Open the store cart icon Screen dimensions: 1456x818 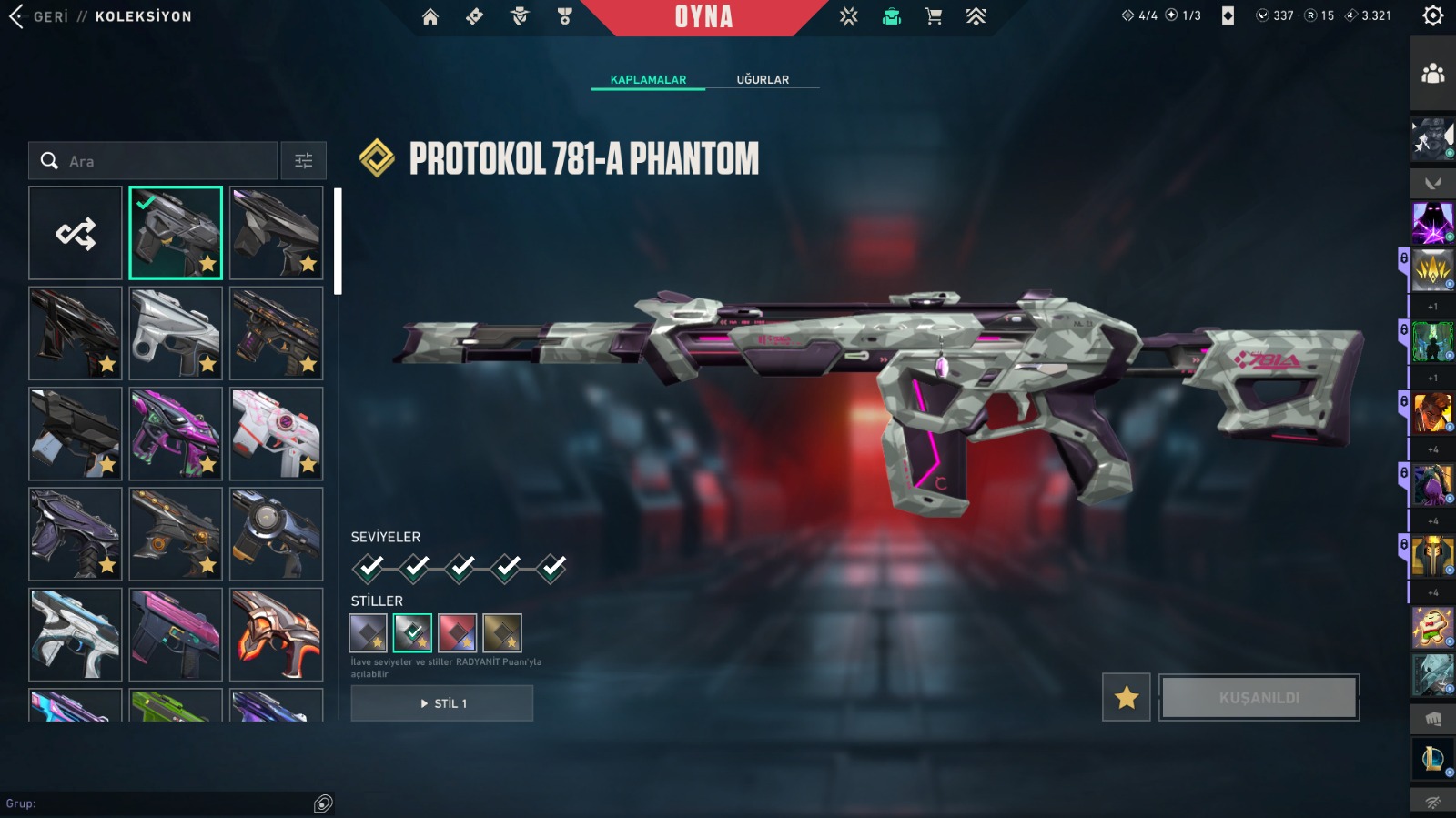click(x=934, y=16)
